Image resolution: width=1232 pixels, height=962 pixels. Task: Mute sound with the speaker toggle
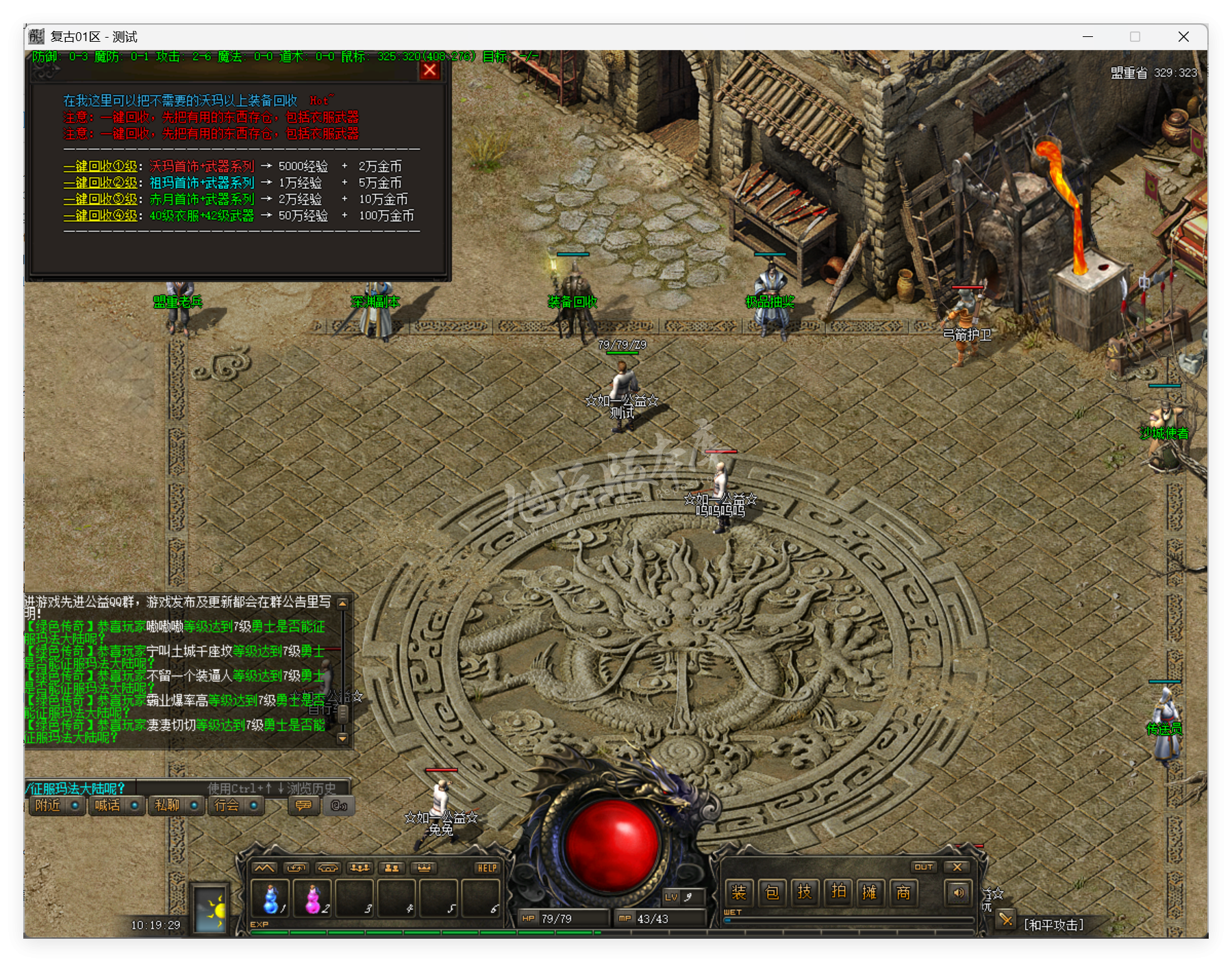point(959,894)
